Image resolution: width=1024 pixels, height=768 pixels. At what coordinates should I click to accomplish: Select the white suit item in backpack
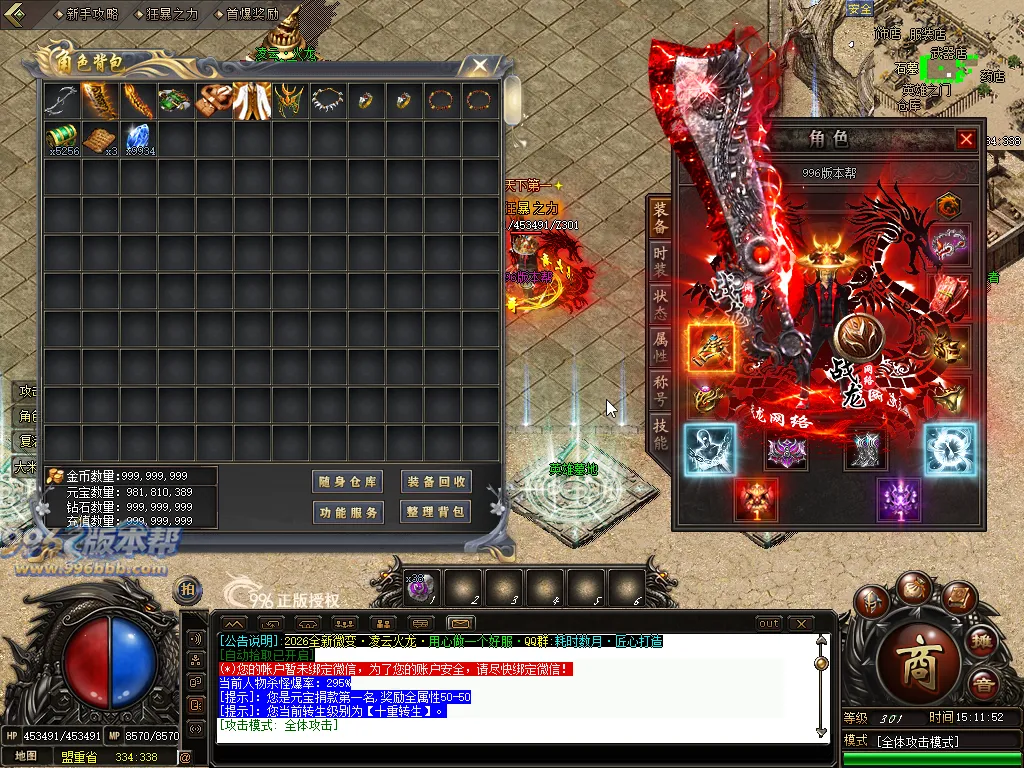pos(252,101)
